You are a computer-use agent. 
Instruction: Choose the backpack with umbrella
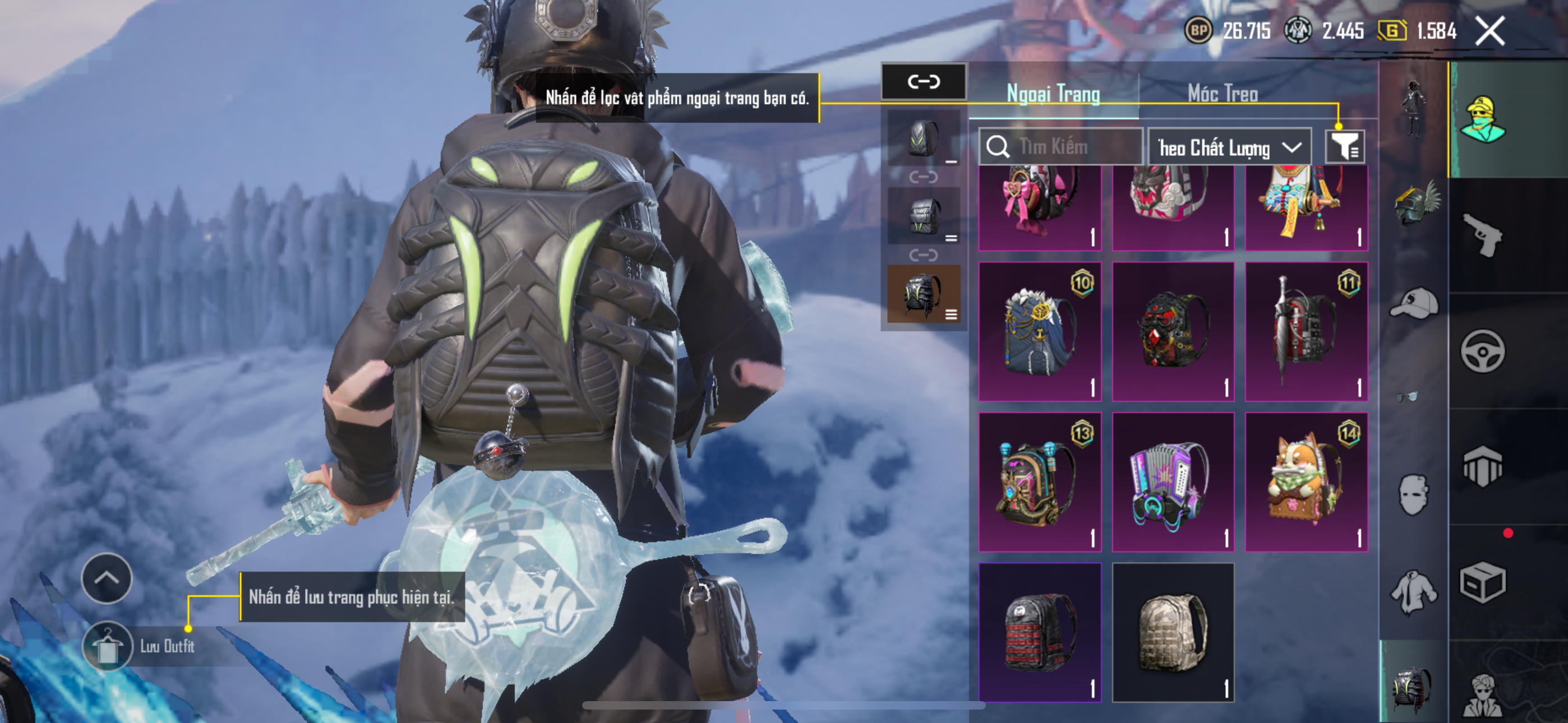click(1306, 332)
